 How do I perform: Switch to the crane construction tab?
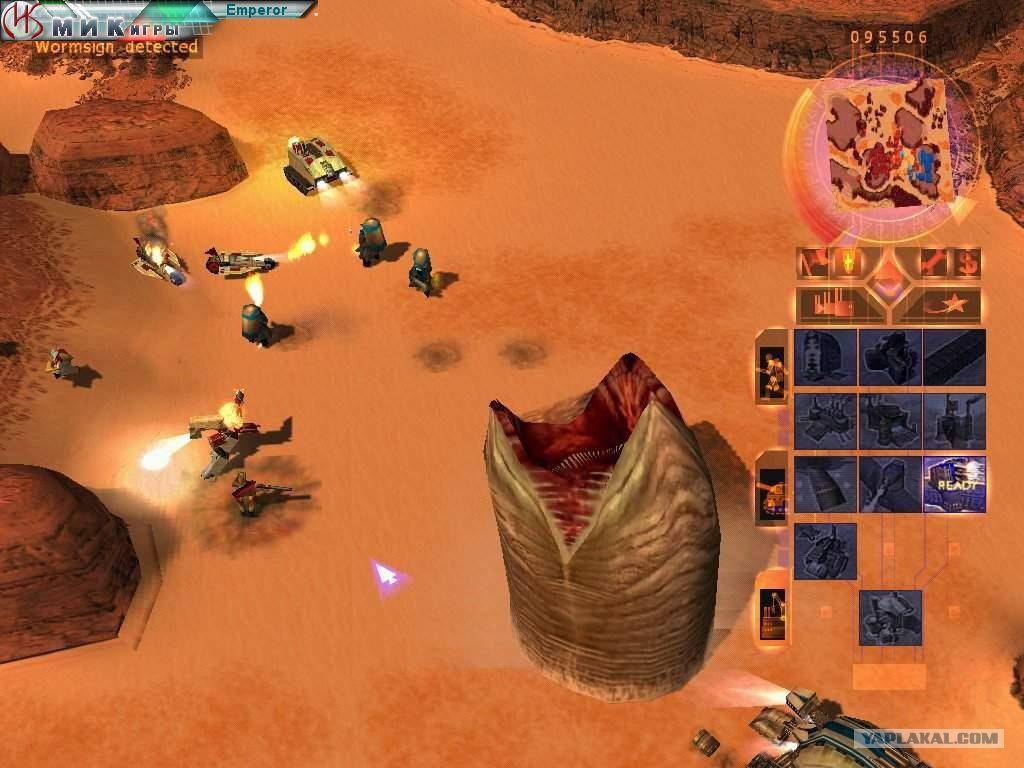tap(771, 606)
